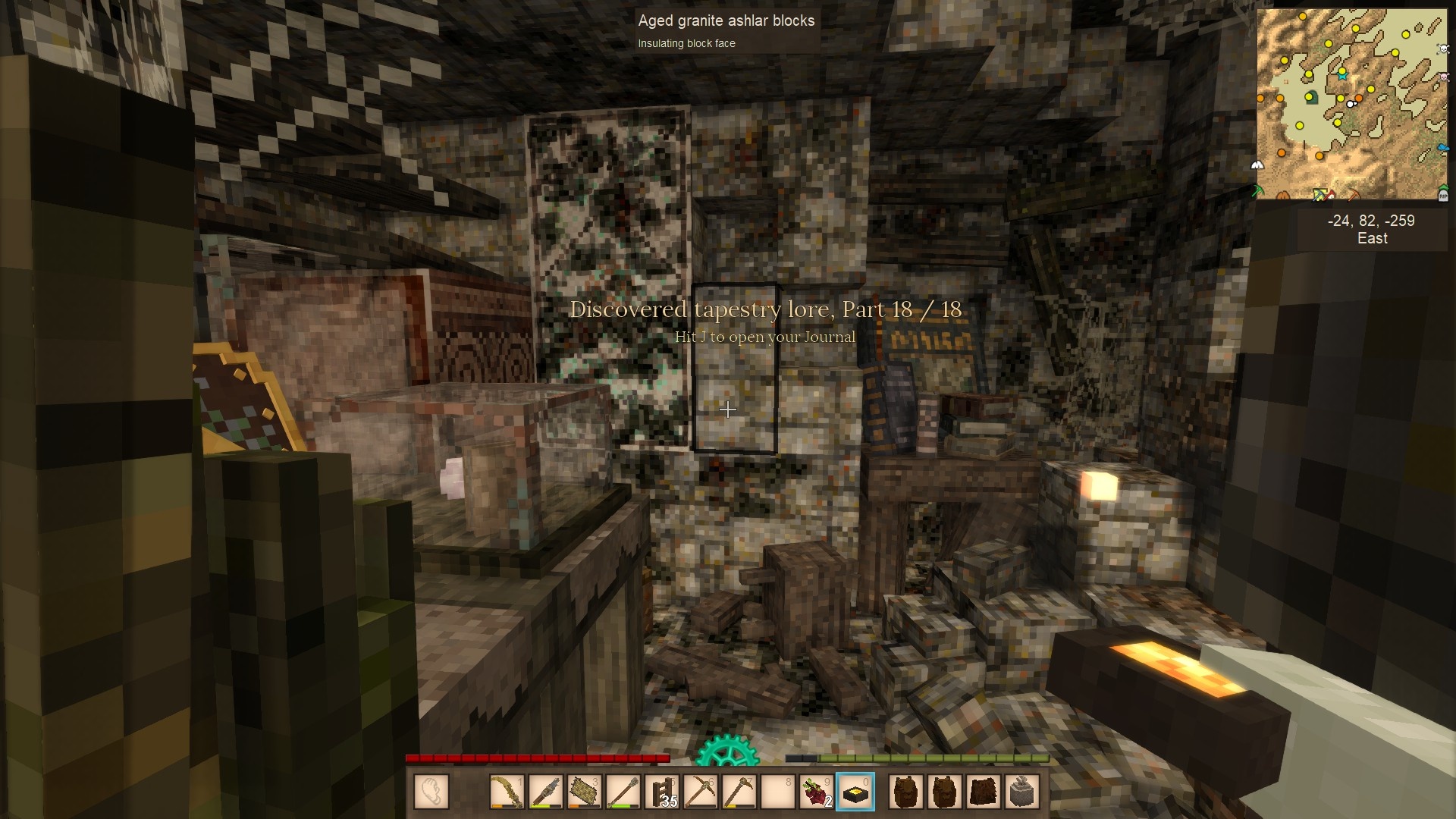This screenshot has width=1456, height=819.
Task: Select the pickaxe in hotbar slot 6
Action: pos(701,792)
